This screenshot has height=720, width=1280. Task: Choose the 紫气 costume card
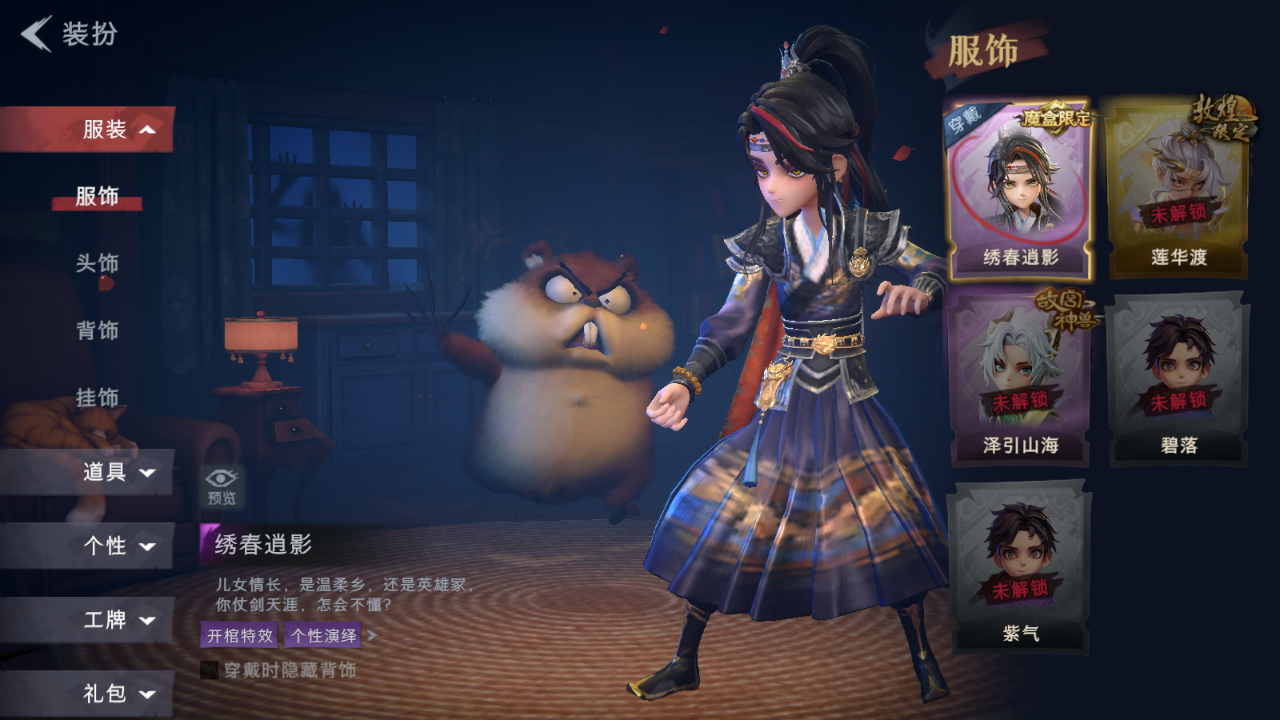[1019, 566]
